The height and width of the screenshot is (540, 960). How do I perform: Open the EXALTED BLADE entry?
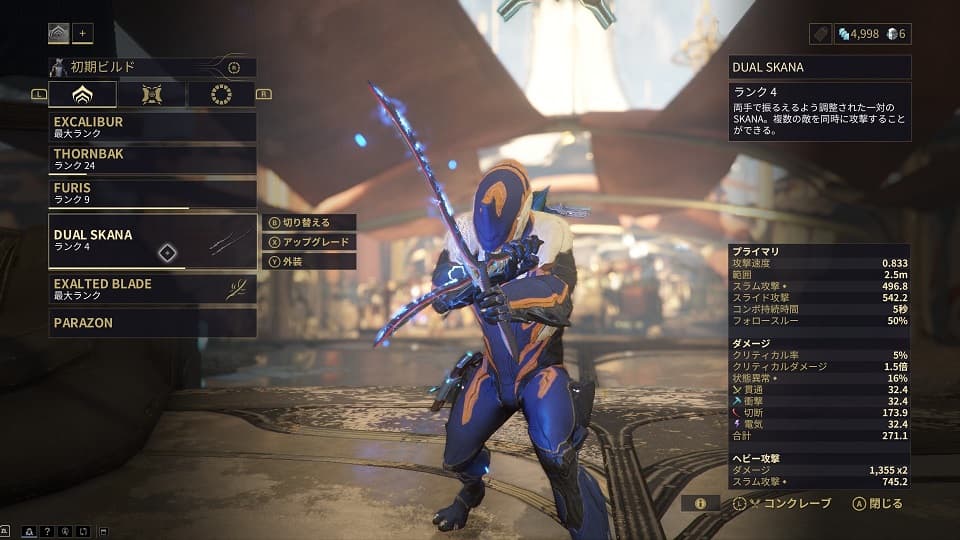(x=152, y=289)
